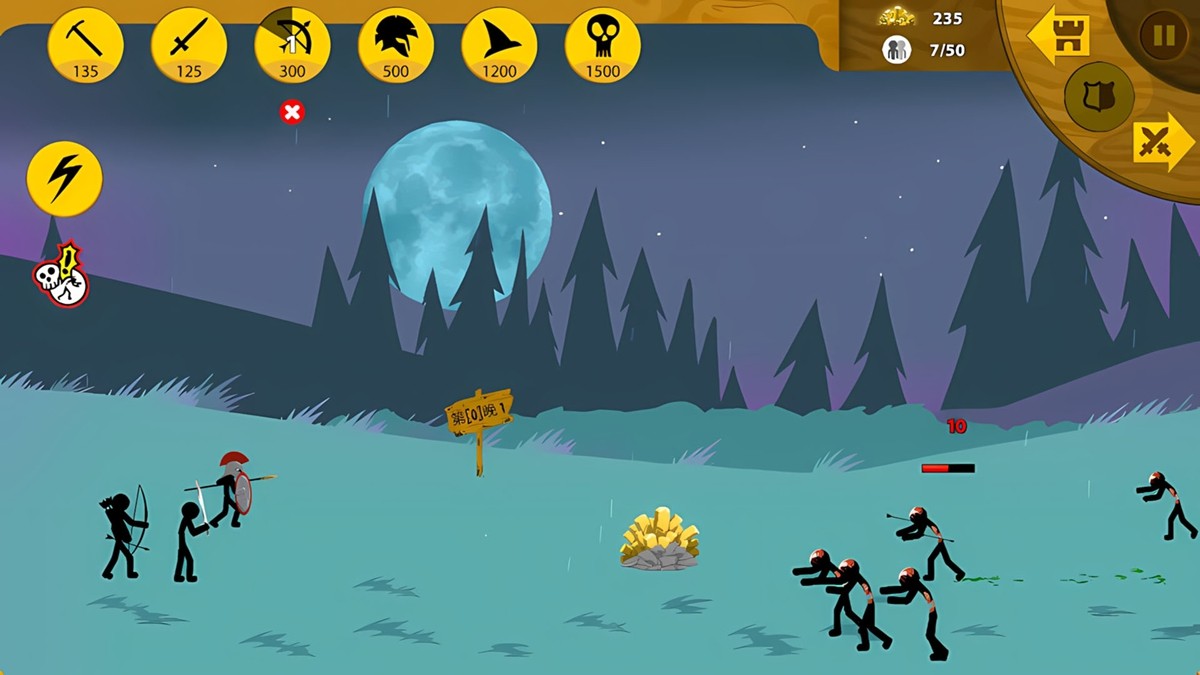Summon the 1500-gold skull giant unit
The width and height of the screenshot is (1200, 675).
click(x=603, y=45)
